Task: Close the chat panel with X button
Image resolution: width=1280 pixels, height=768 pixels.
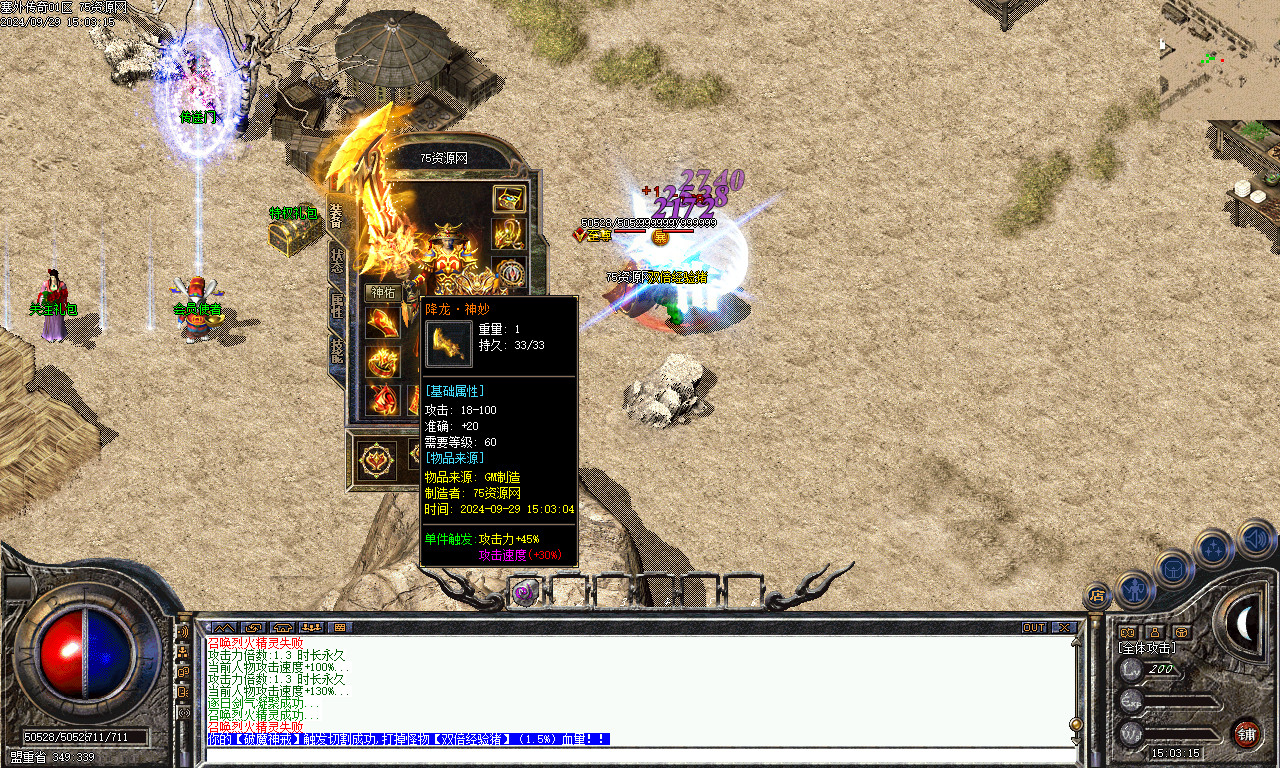Action: [x=1064, y=627]
